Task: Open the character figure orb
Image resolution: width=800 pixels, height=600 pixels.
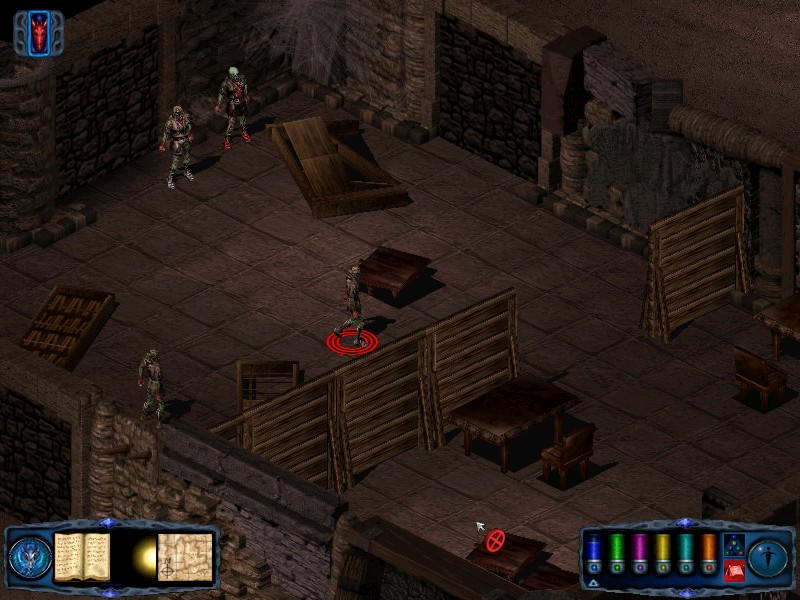Action: pos(767,555)
